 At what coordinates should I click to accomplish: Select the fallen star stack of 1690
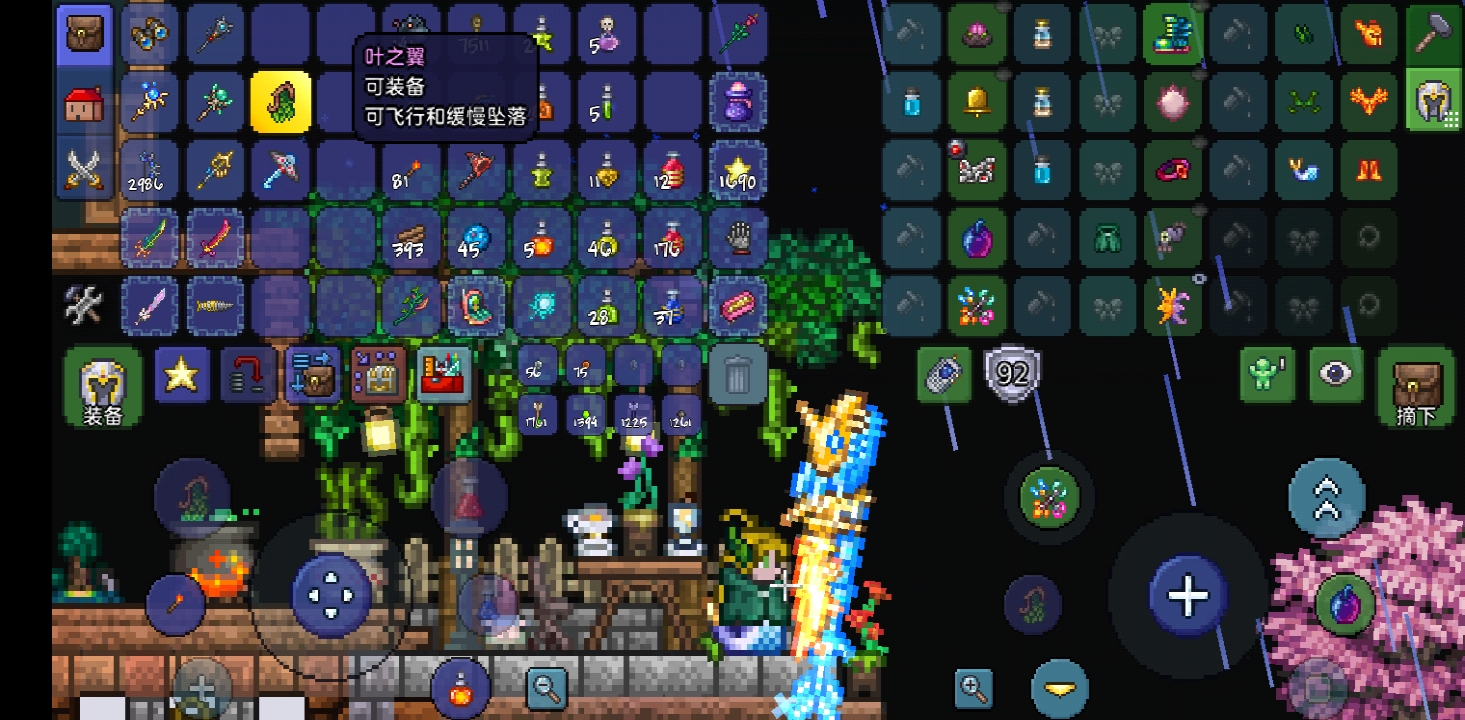(738, 169)
